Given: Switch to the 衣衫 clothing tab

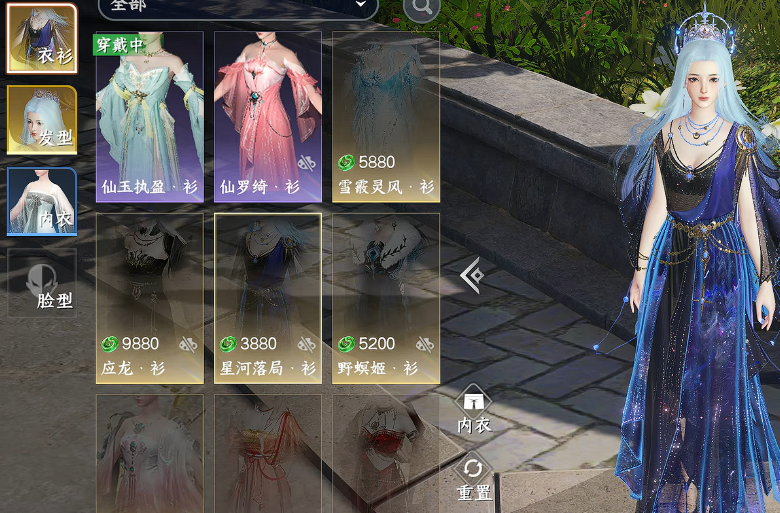Looking at the screenshot, I should coord(42,39).
